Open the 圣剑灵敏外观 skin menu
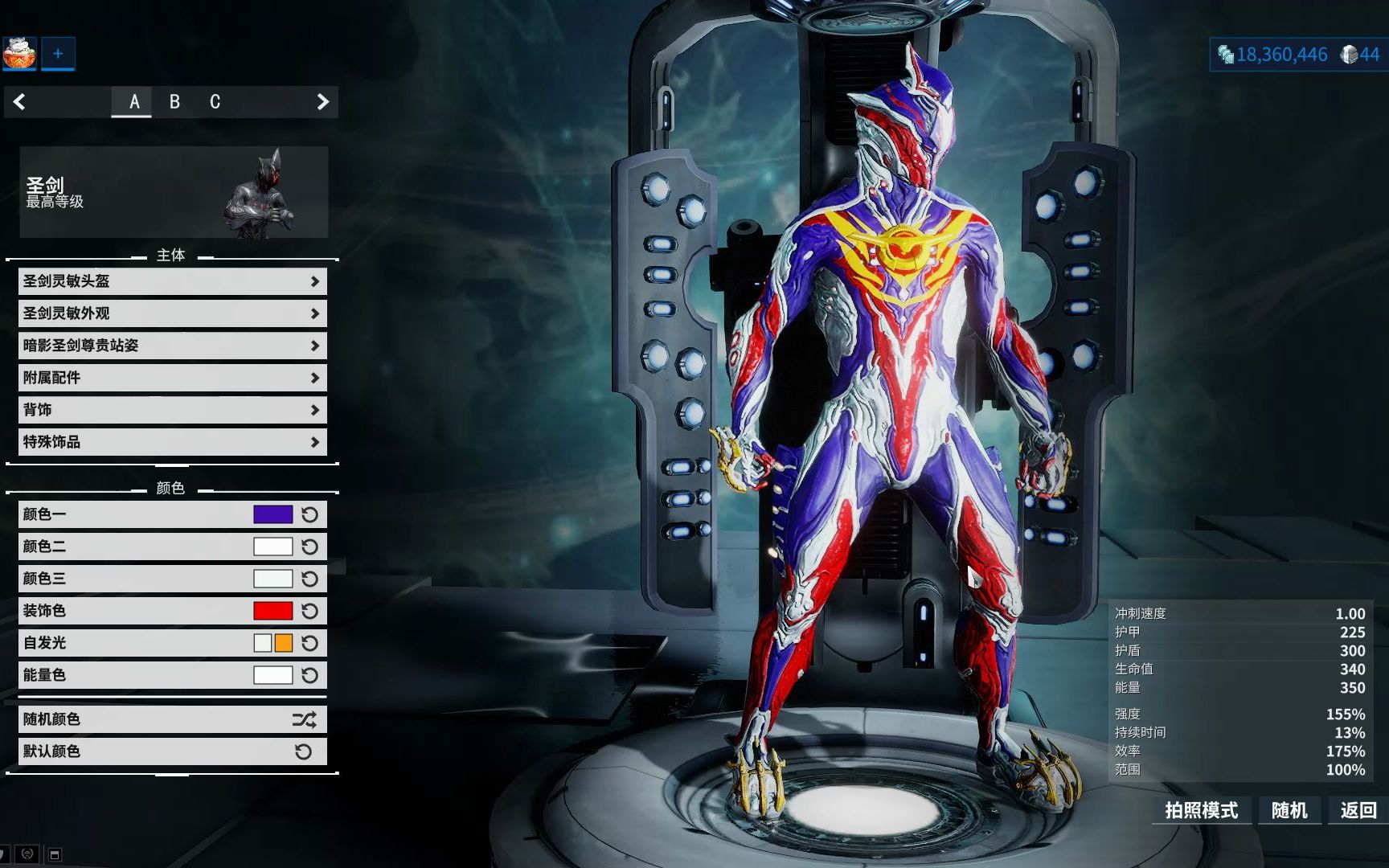The image size is (1389, 868). click(172, 313)
